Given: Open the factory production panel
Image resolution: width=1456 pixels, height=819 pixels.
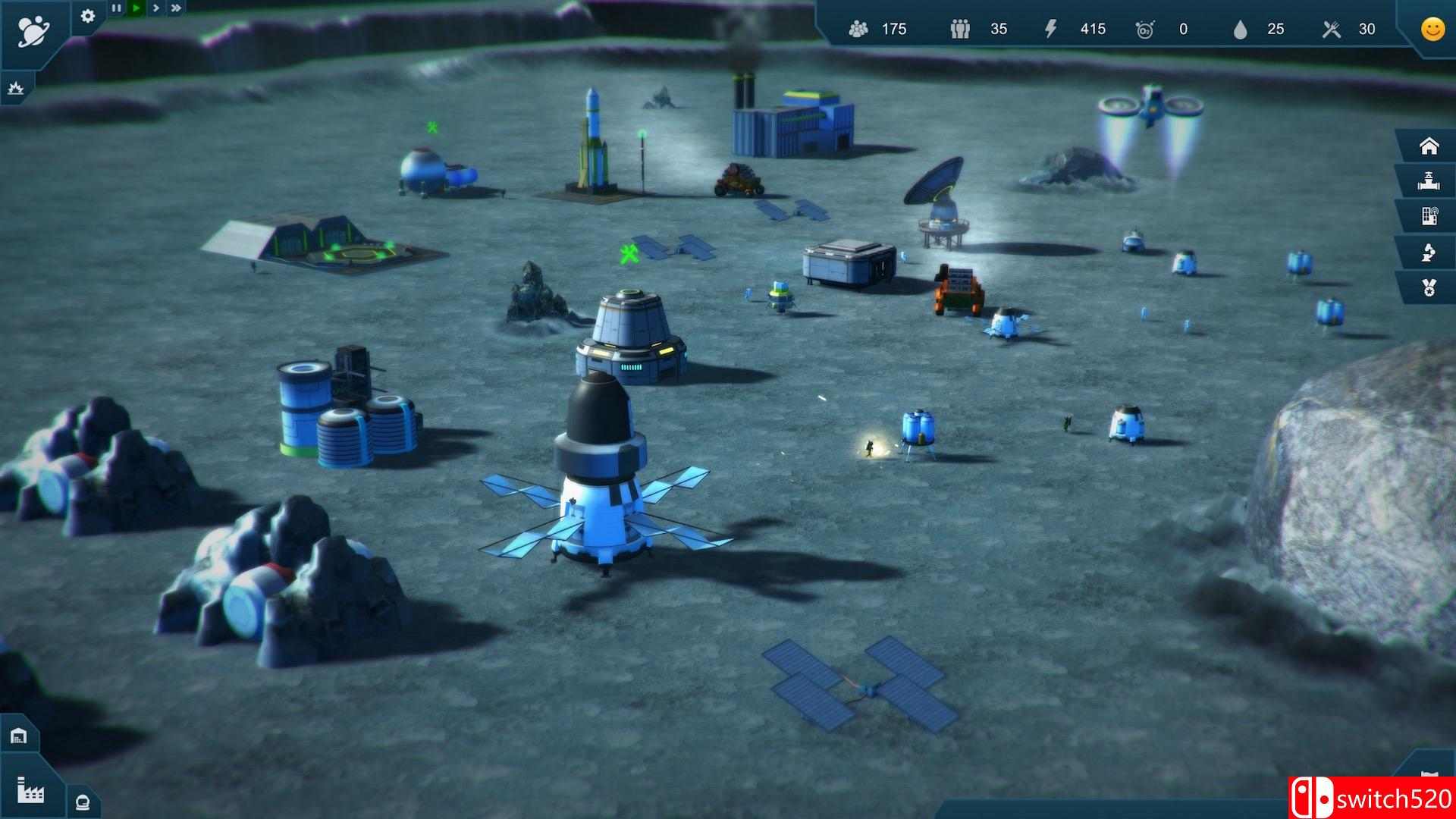Looking at the screenshot, I should (30, 790).
